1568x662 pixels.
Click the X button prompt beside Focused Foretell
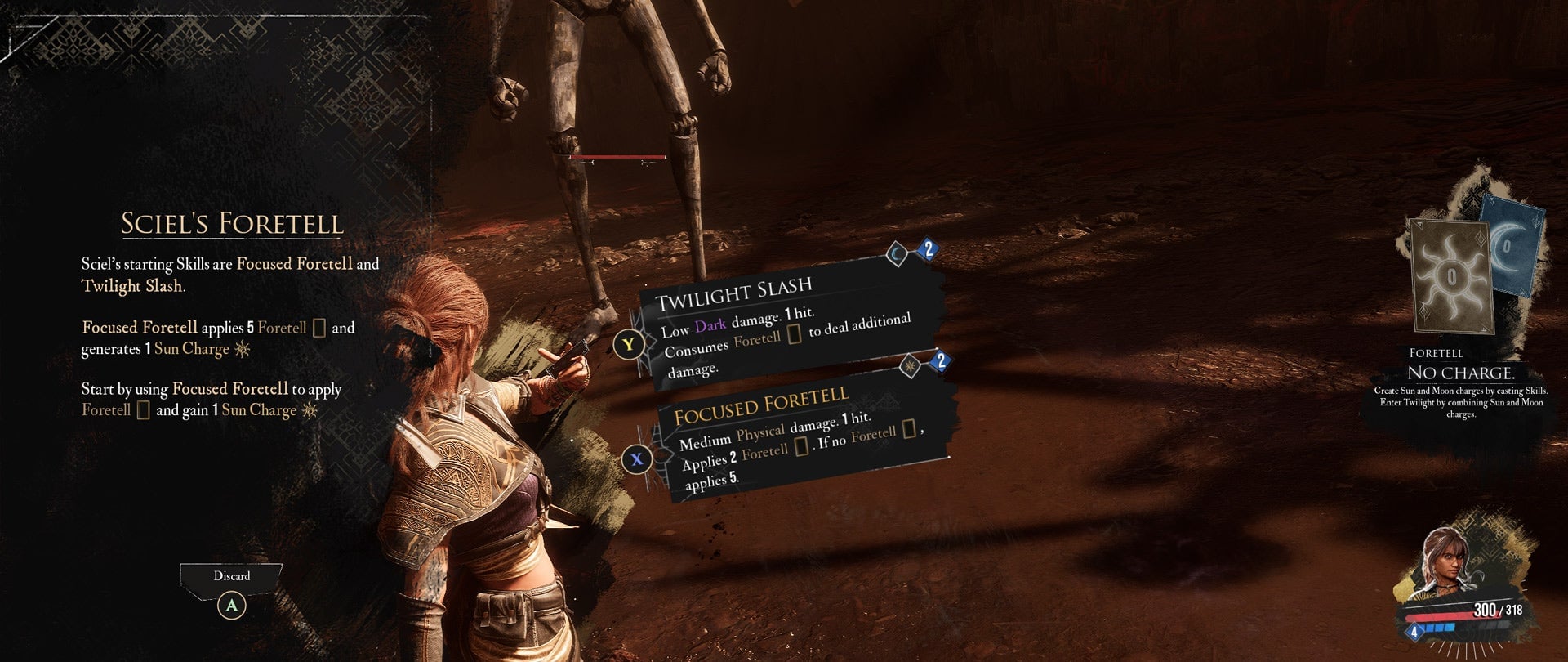click(x=636, y=459)
